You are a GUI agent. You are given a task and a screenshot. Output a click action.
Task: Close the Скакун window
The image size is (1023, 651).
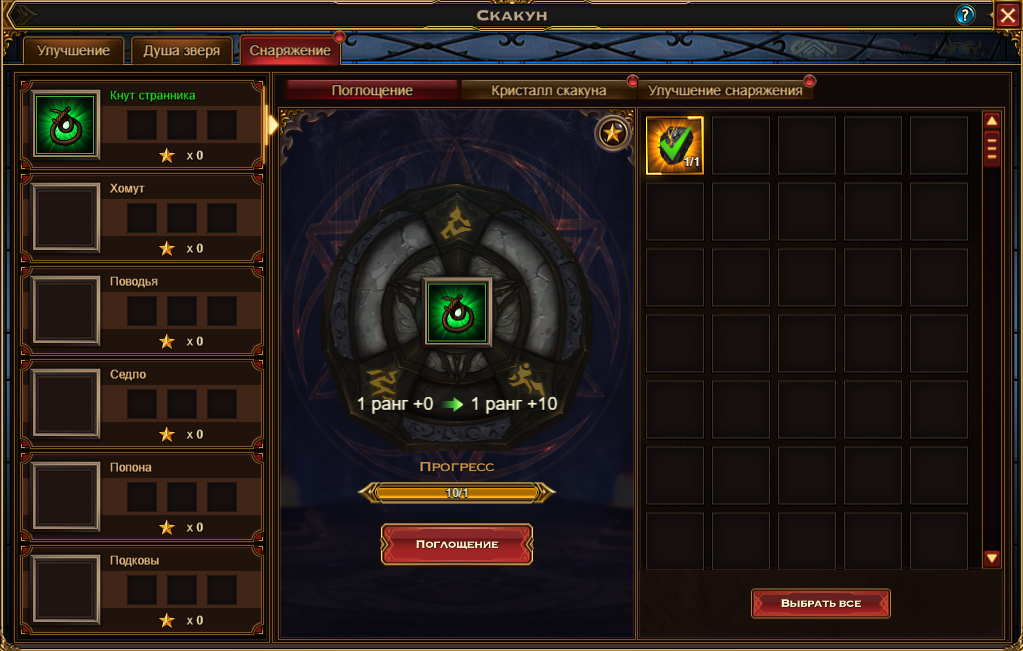click(1007, 15)
